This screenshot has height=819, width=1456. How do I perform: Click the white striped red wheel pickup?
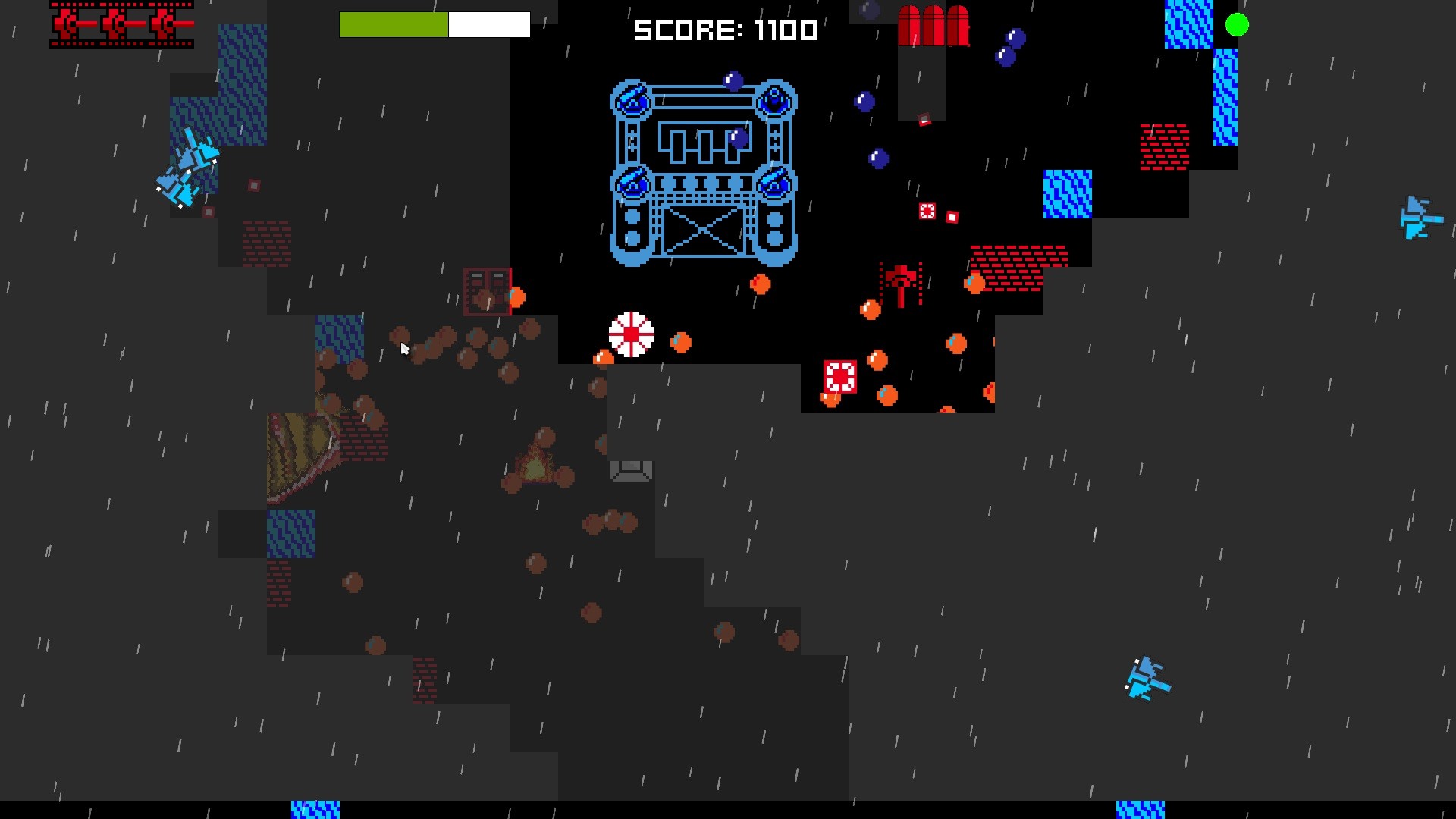pyautogui.click(x=630, y=334)
